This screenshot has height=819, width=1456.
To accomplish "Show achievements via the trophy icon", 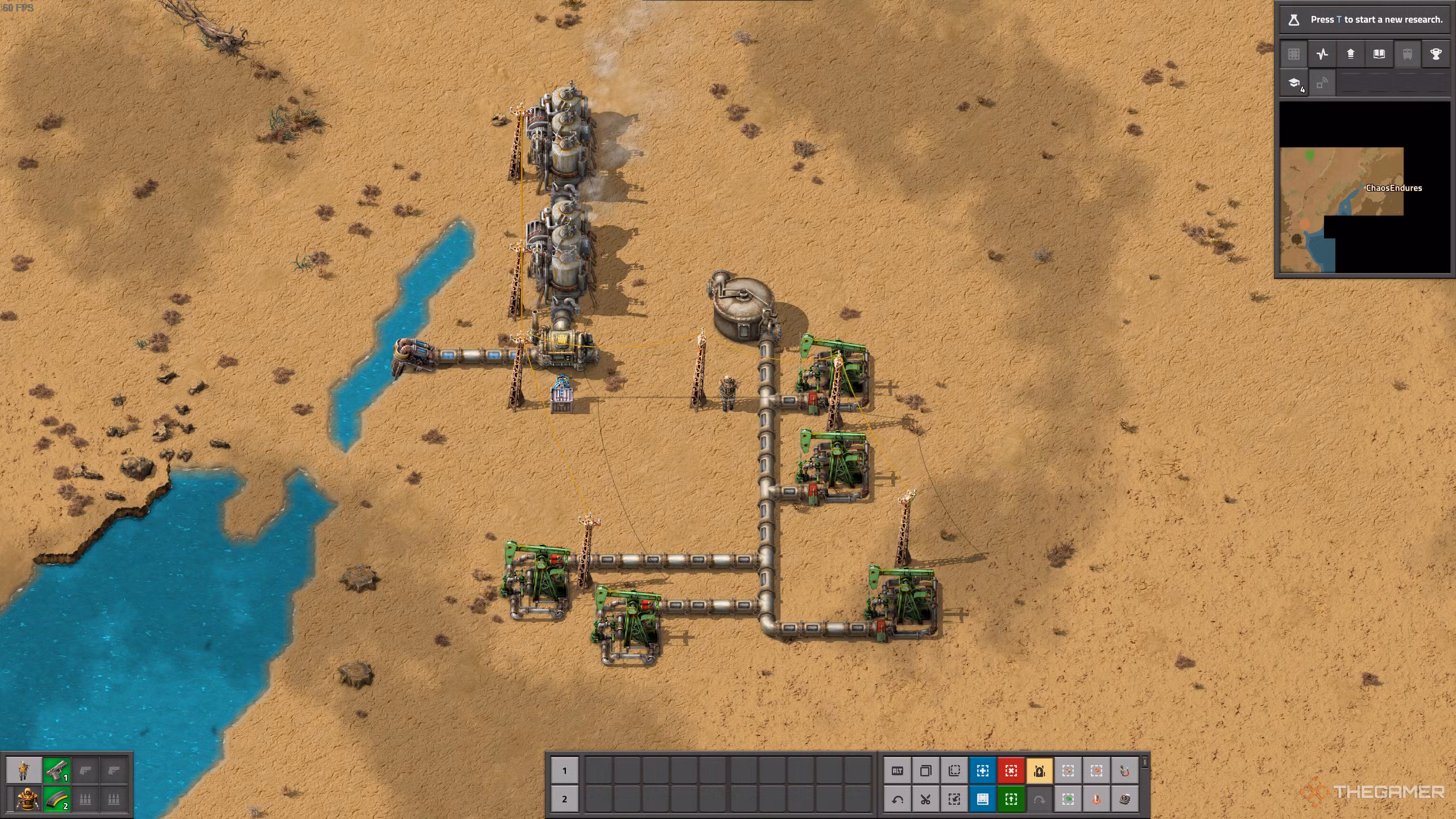I will coord(1436,54).
